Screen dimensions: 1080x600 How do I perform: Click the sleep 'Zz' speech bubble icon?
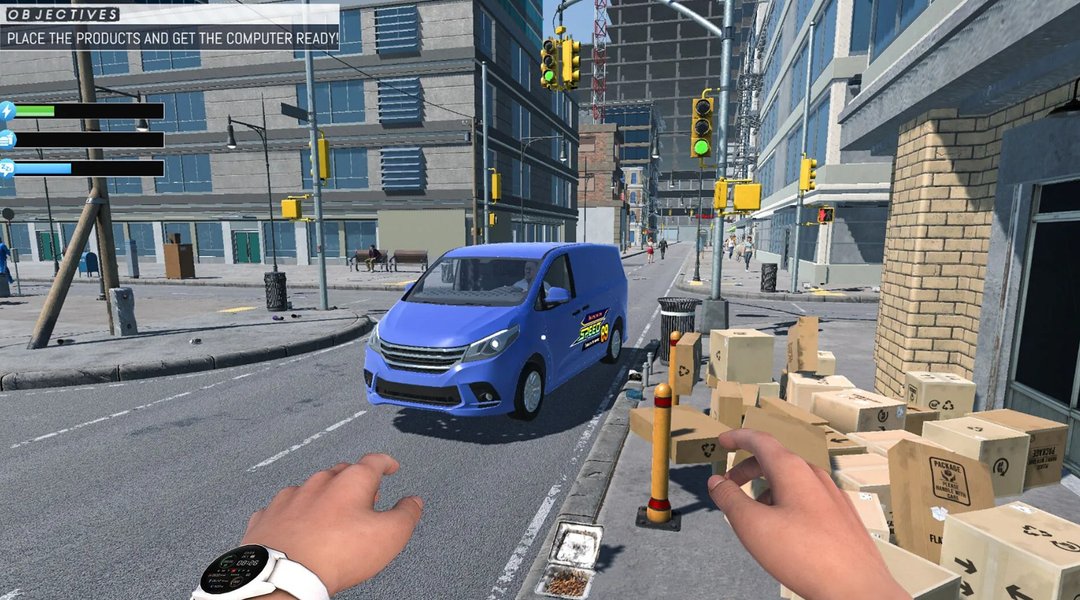[7, 168]
